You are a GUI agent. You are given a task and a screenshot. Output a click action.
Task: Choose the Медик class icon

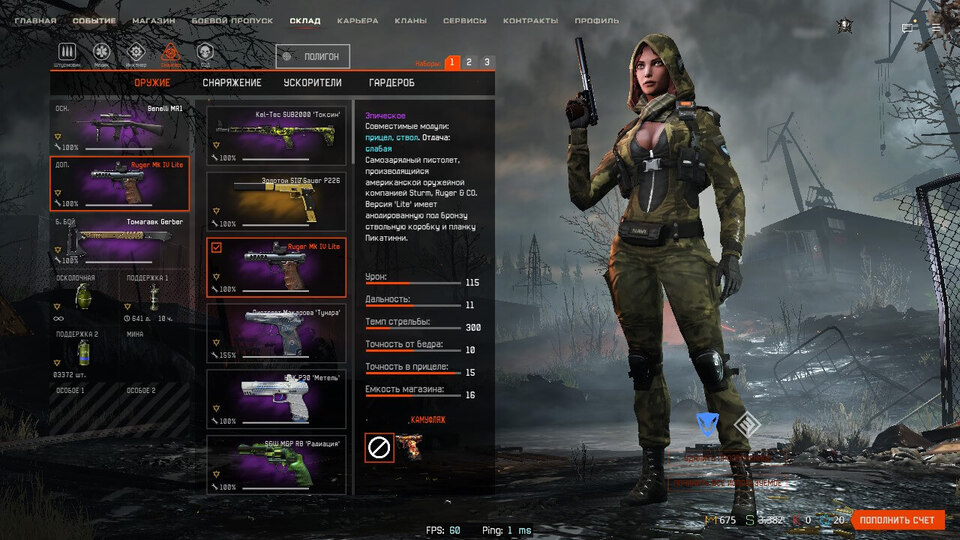click(x=101, y=53)
